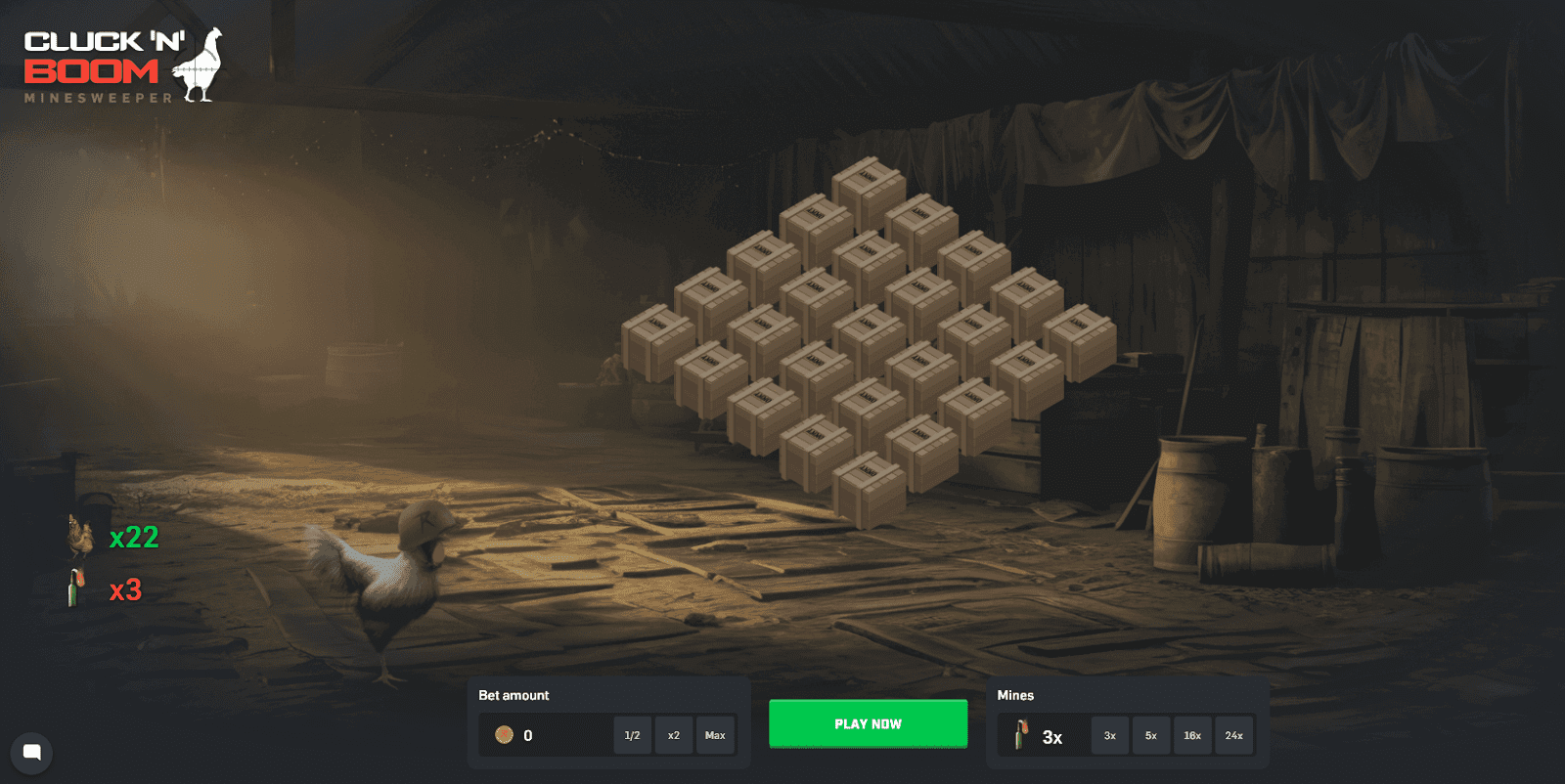Open the chat bubble widget
Image resolution: width=1565 pixels, height=784 pixels.
31,753
